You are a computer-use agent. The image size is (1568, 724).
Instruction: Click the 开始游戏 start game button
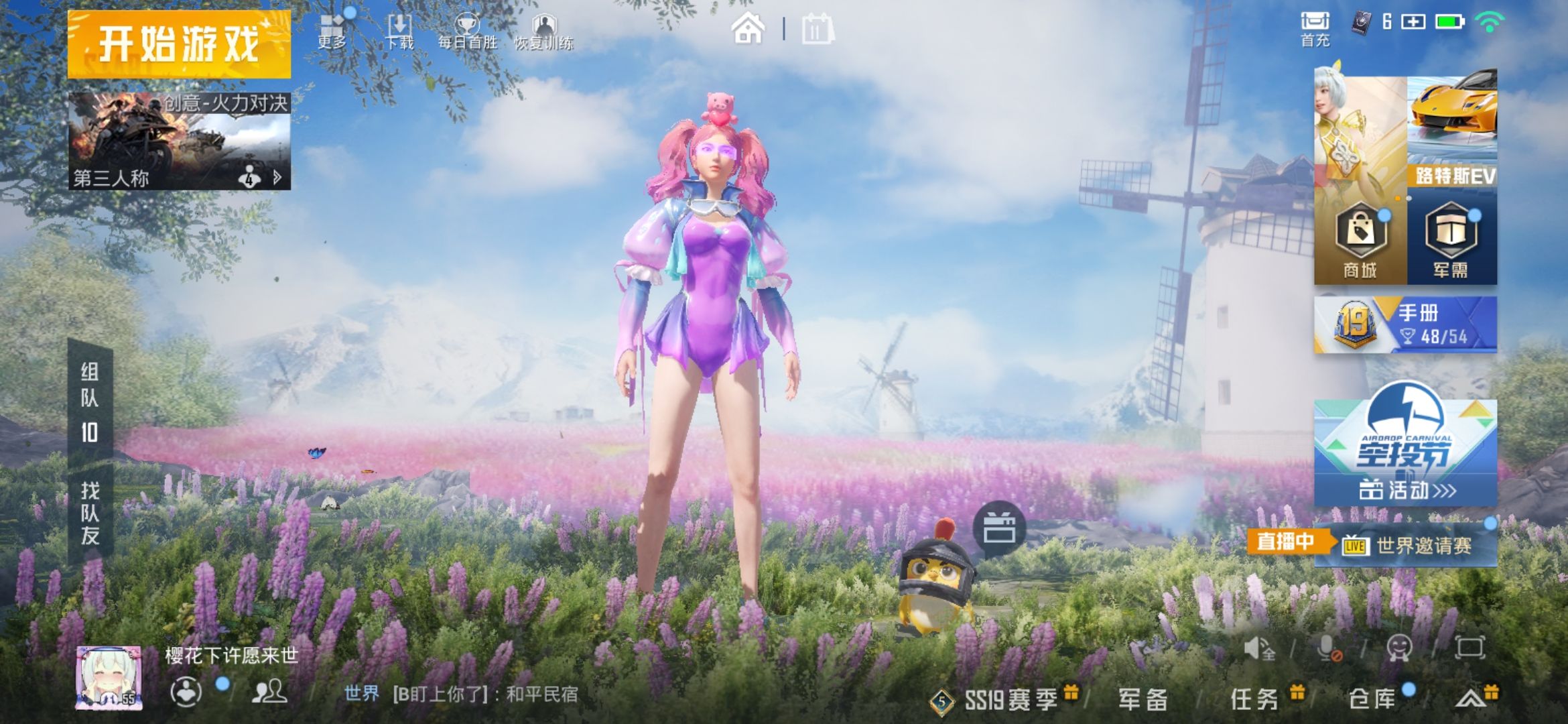[x=179, y=44]
